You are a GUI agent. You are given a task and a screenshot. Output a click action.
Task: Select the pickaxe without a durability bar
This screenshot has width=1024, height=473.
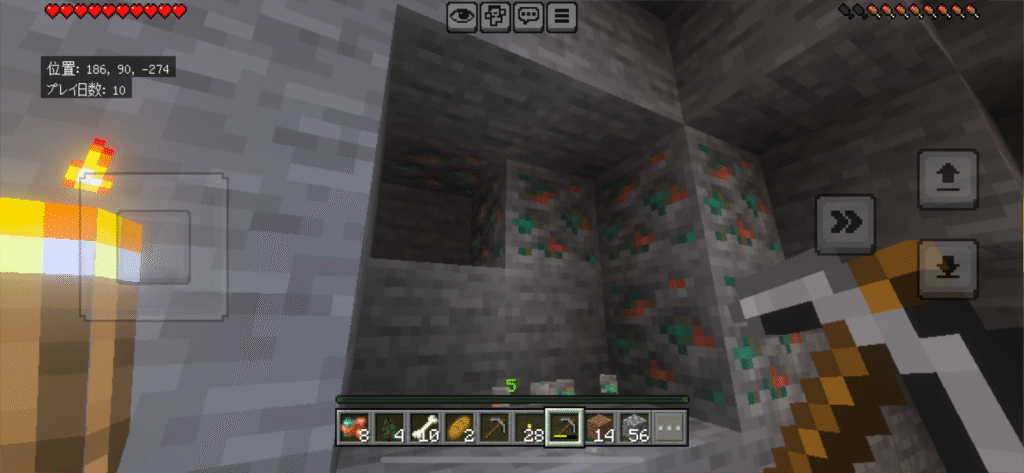[494, 428]
